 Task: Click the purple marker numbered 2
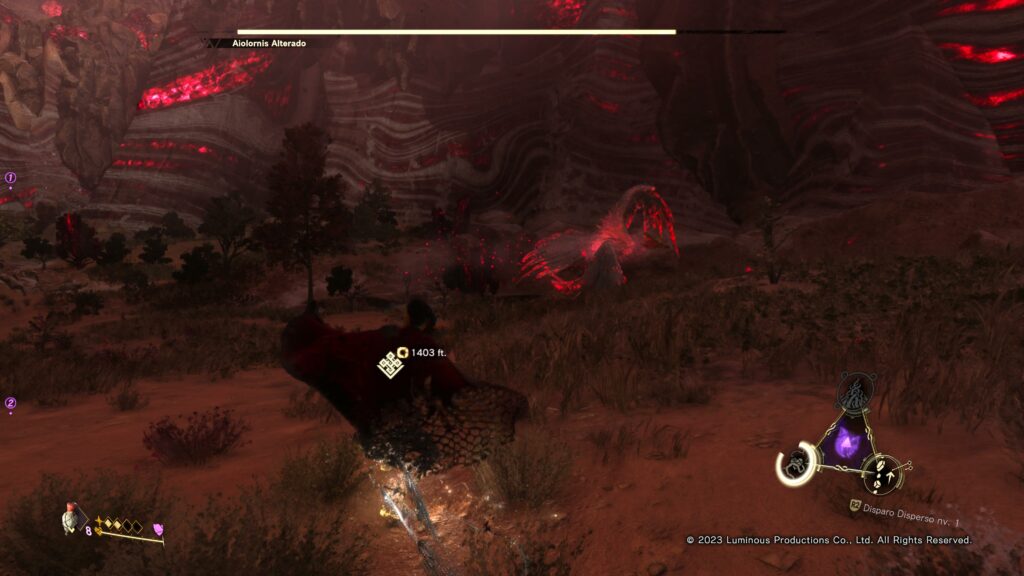pos(11,403)
